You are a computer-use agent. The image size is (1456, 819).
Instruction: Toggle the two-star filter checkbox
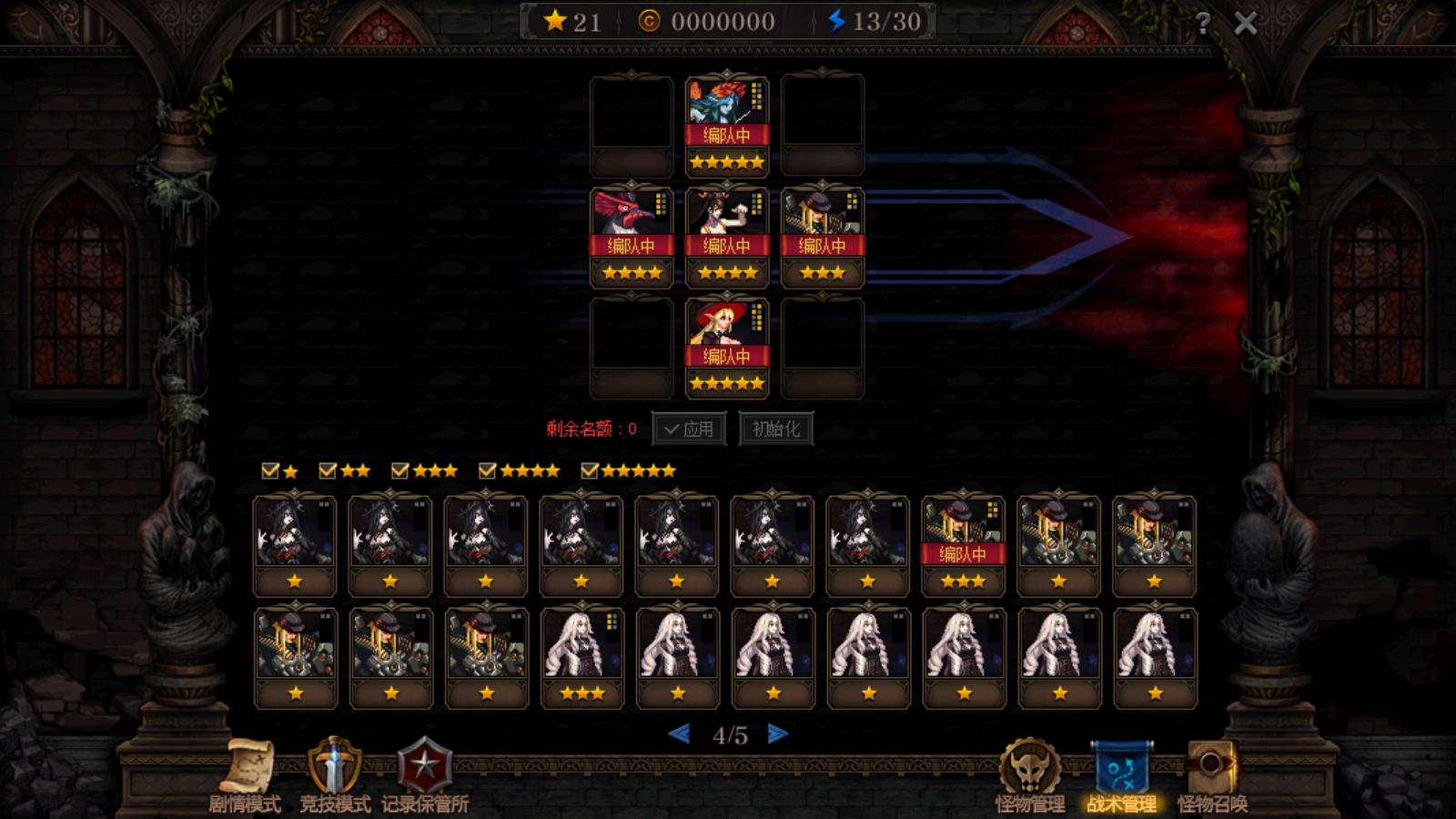[329, 470]
